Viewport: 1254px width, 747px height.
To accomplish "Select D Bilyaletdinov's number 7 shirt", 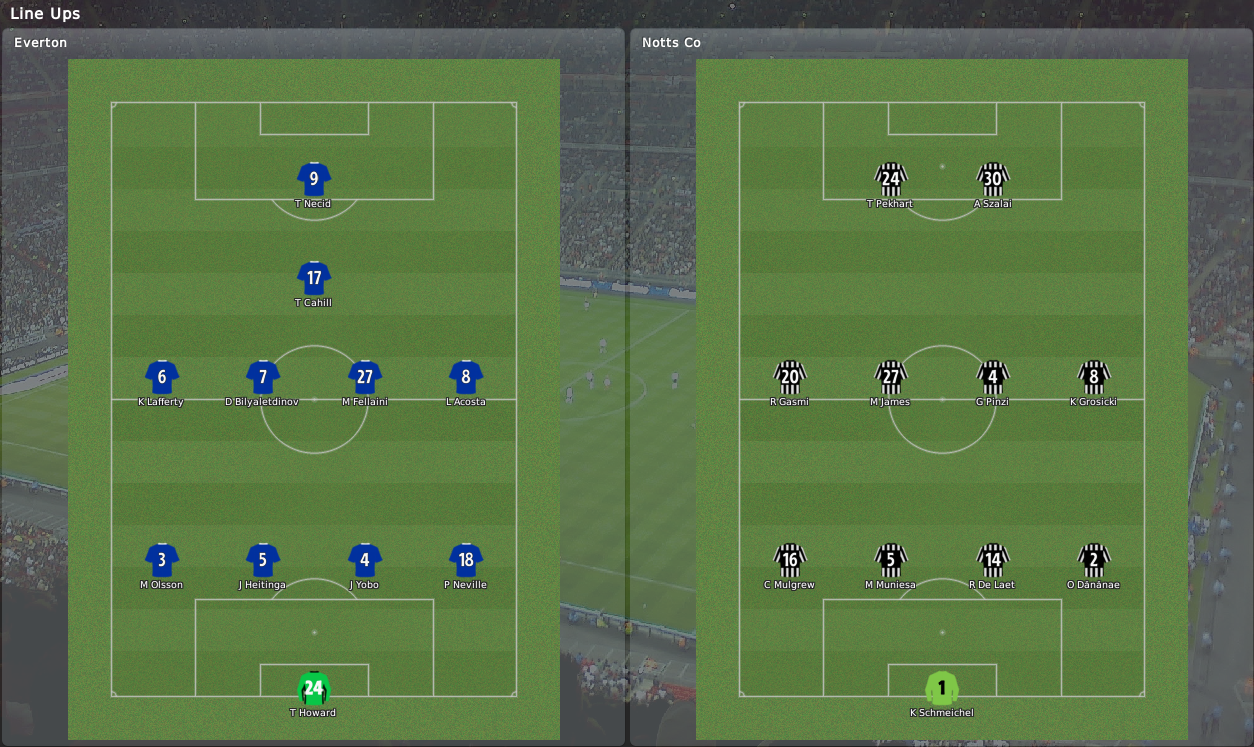I will pos(263,377).
